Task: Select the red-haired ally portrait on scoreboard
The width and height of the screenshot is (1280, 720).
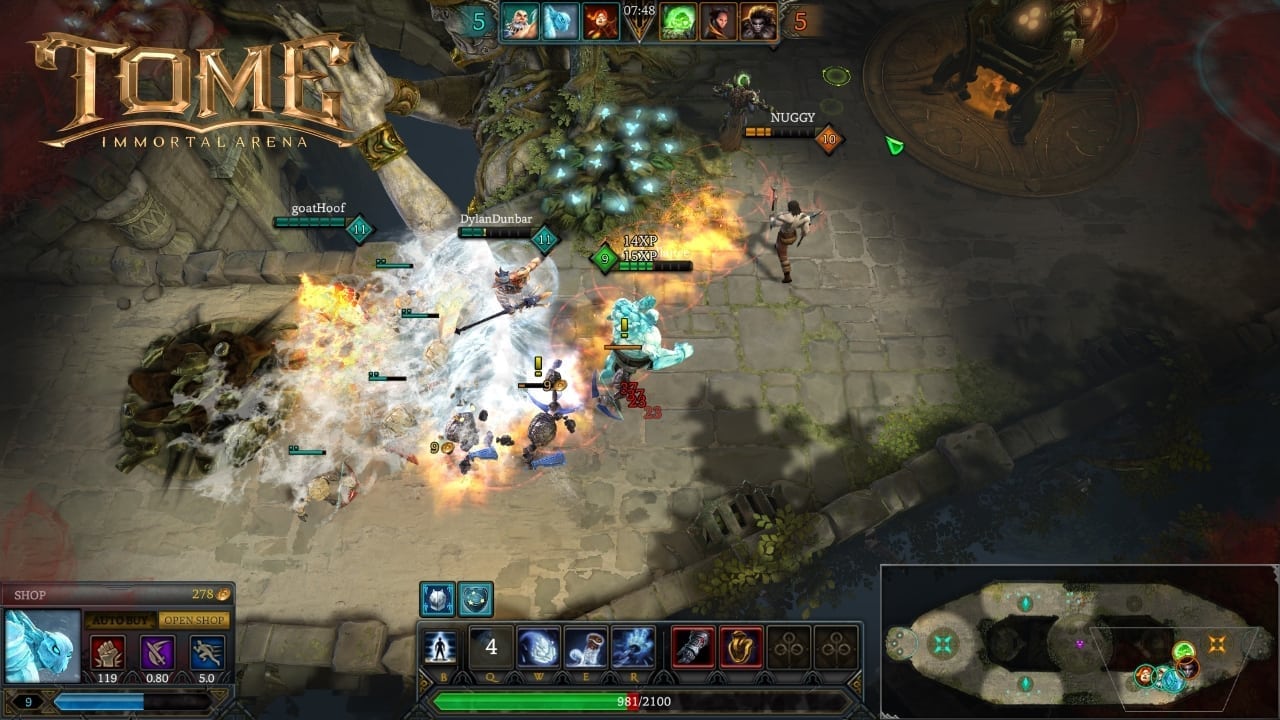Action: pos(602,21)
